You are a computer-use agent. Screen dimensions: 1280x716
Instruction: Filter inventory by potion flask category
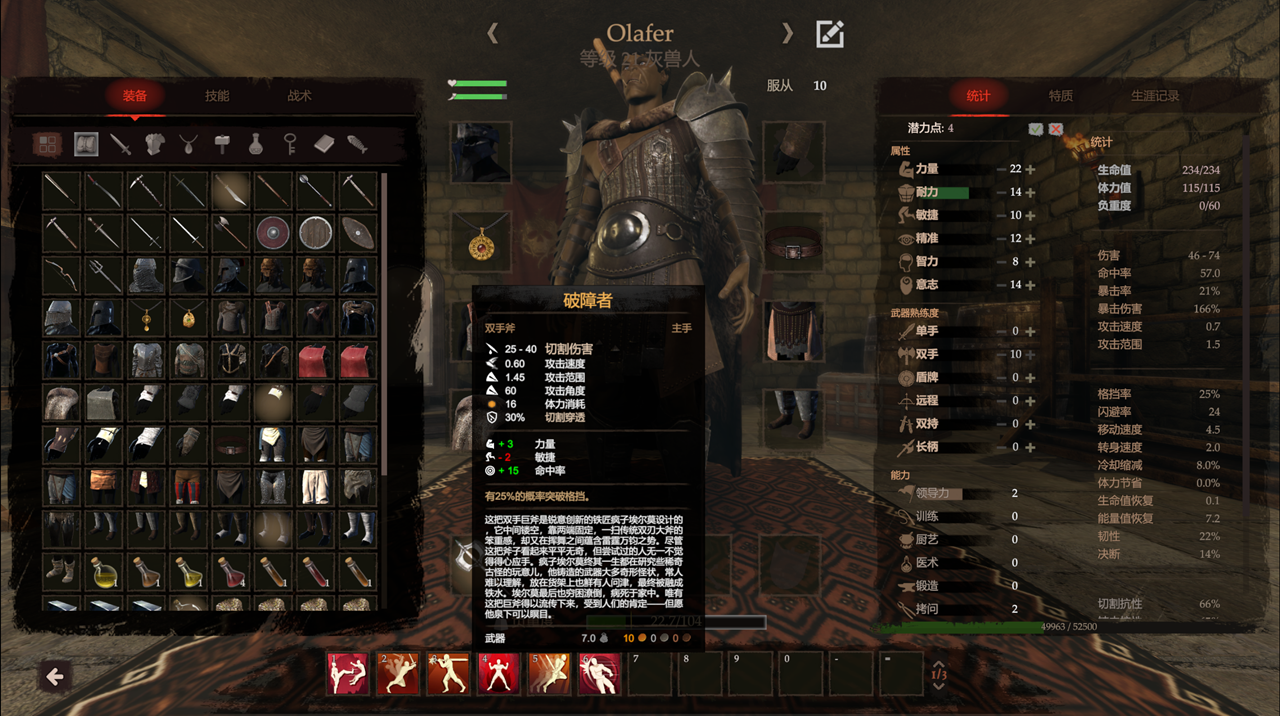point(256,144)
